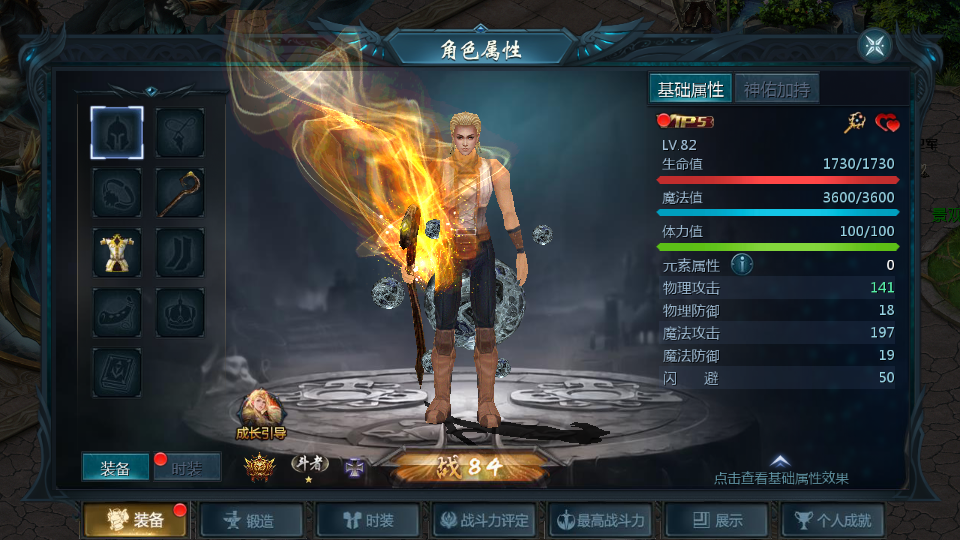Switch to the small 时装 sub-tab
Image resolution: width=960 pixels, height=540 pixels.
[x=187, y=468]
